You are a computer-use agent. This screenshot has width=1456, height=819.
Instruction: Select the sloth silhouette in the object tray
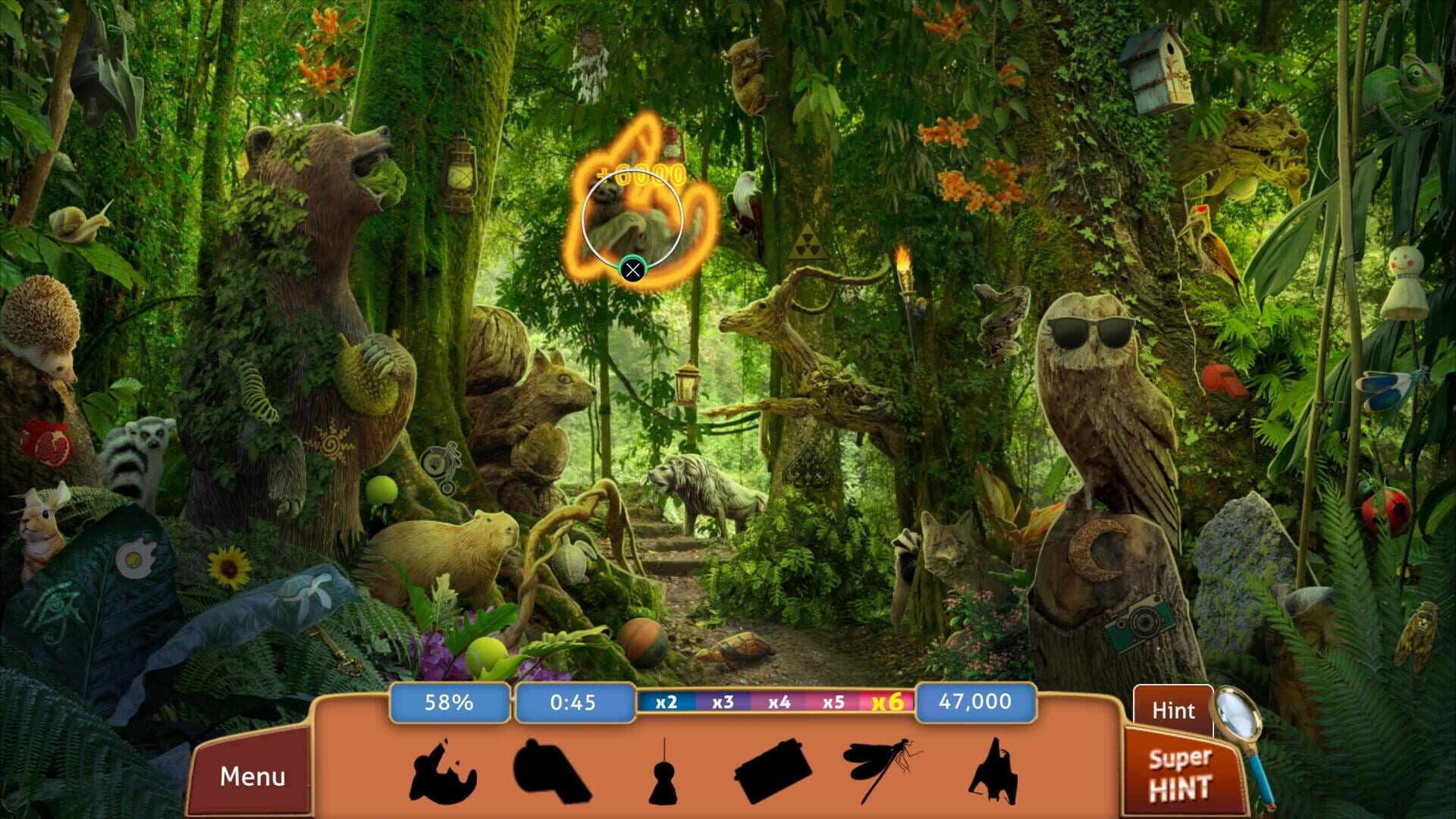pyautogui.click(x=444, y=772)
